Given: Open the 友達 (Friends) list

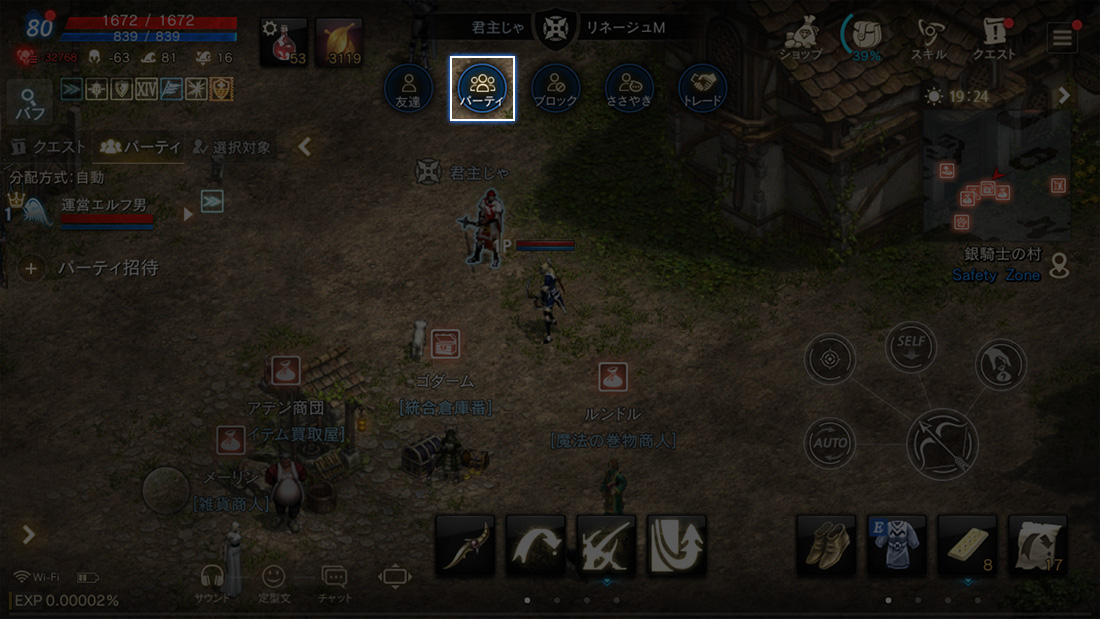Looking at the screenshot, I should 408,88.
